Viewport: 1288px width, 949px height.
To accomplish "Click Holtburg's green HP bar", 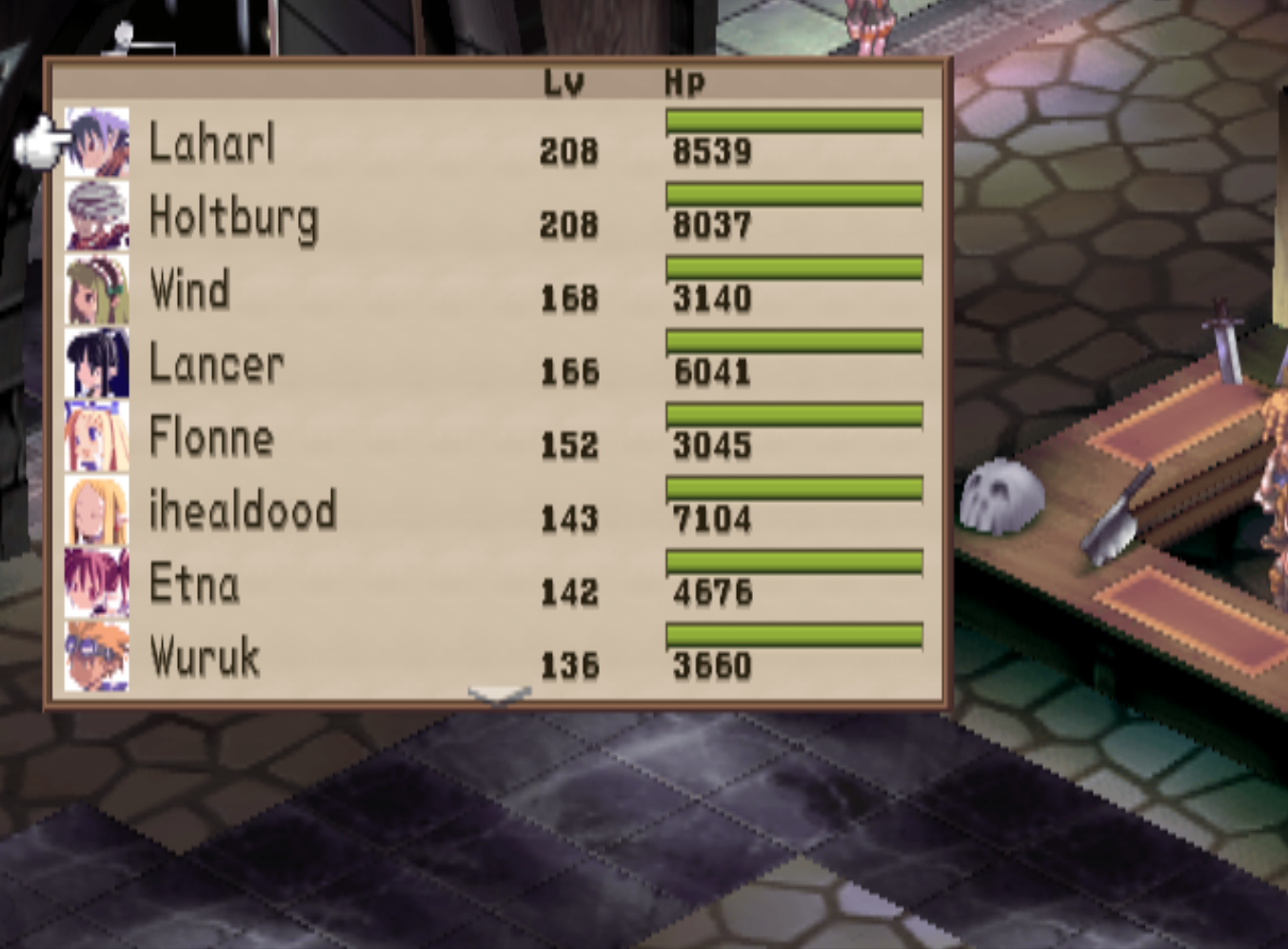I will 794,193.
